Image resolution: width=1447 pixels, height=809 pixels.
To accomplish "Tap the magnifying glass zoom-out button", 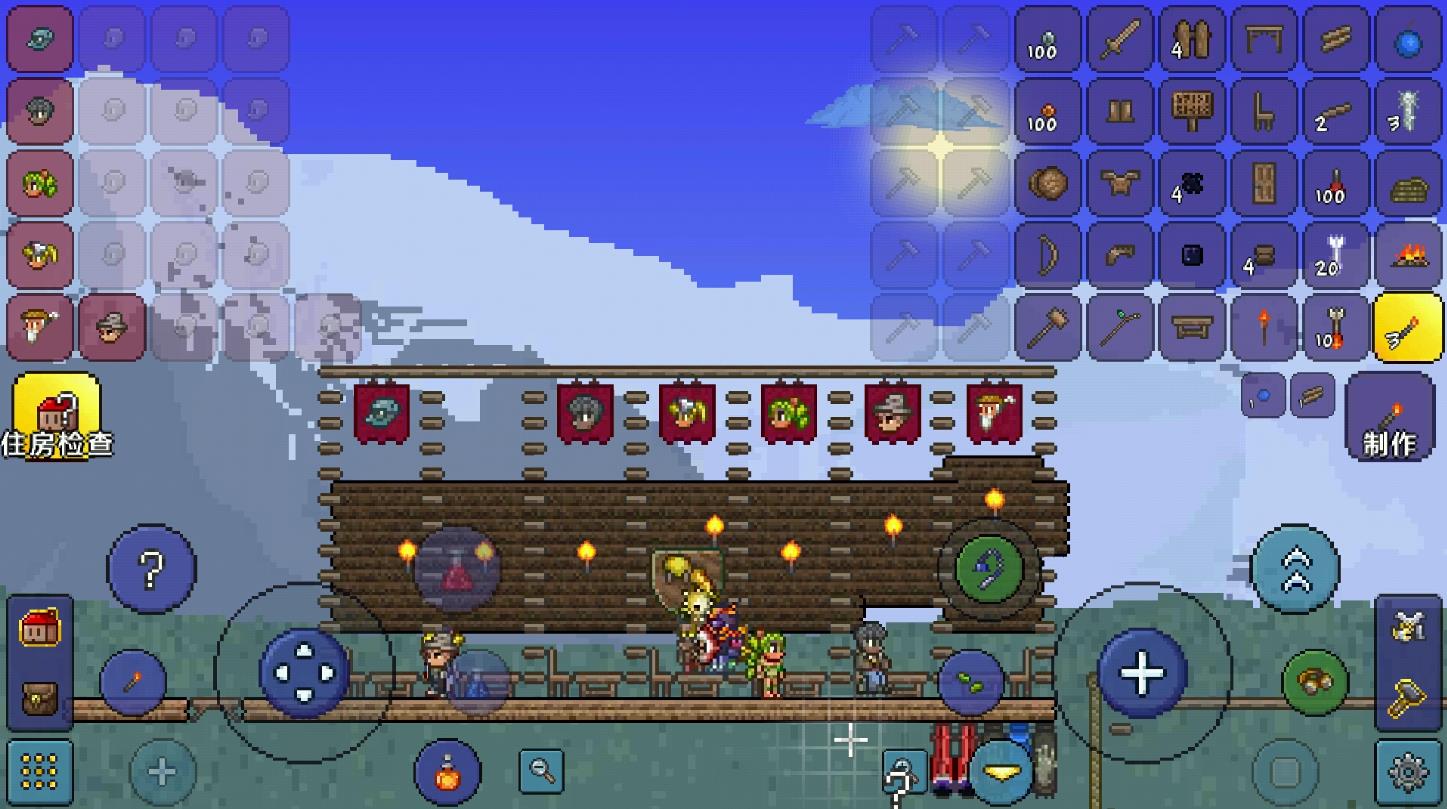I will (542, 771).
